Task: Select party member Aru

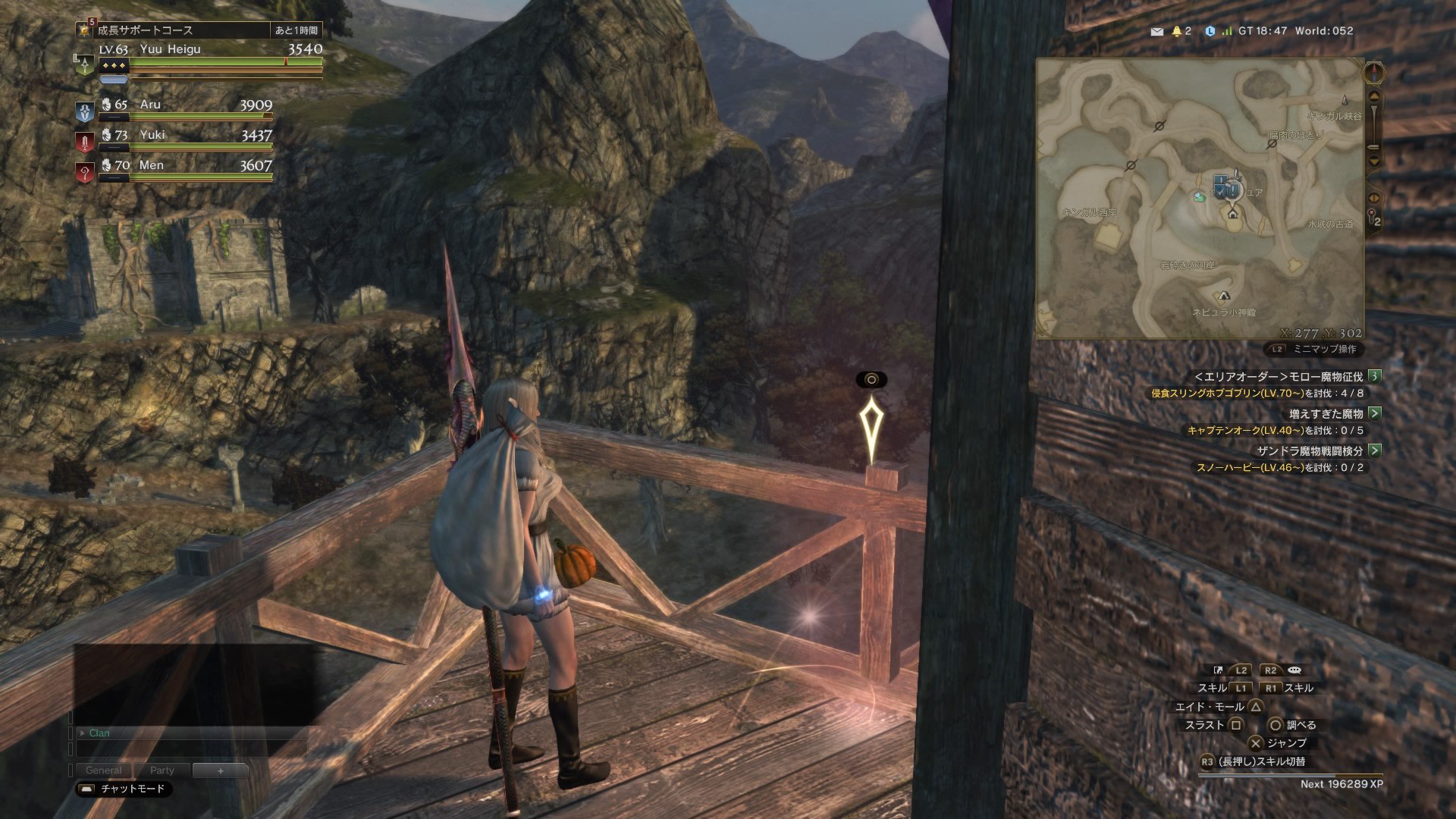Action: [150, 105]
